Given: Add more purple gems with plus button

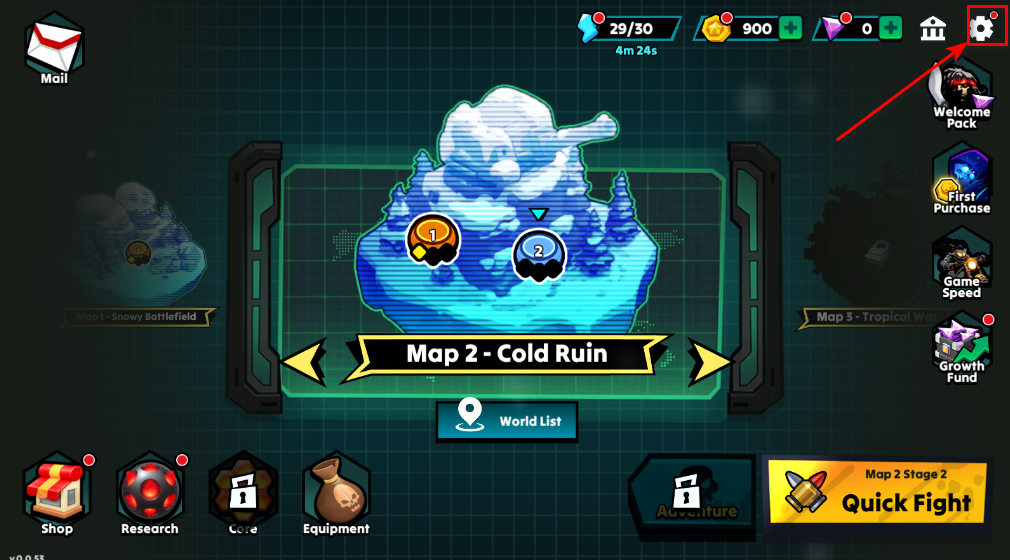Looking at the screenshot, I should pos(890,28).
